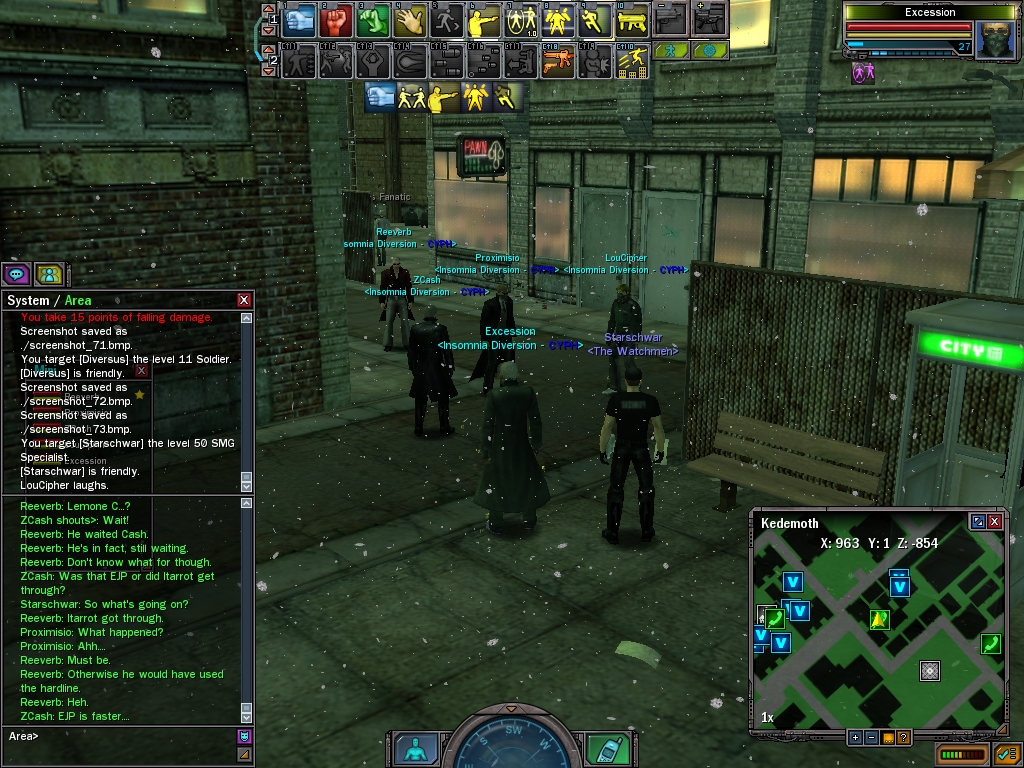Use the leaping figure over buildings ability
Viewport: 1024px width, 768px height.
tap(632, 61)
